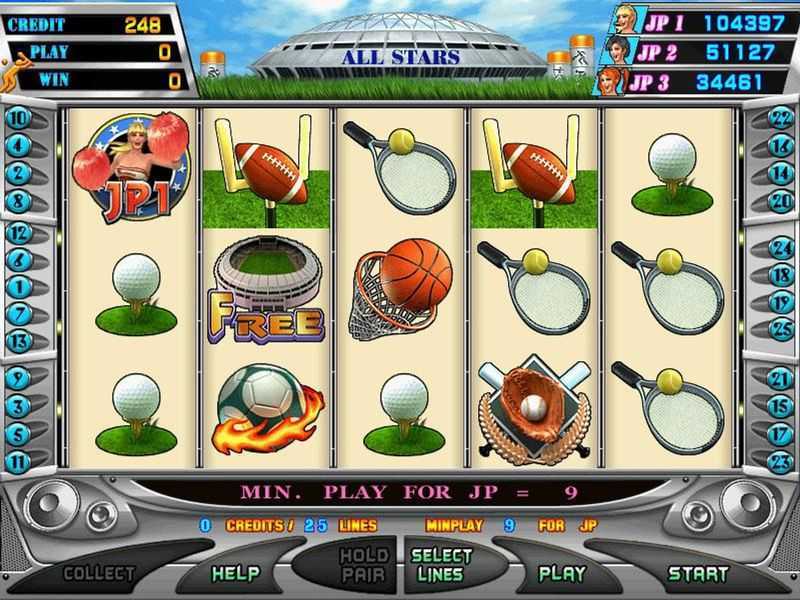The image size is (800, 600).
Task: Choose payline number 25 marker
Action: tap(781, 328)
